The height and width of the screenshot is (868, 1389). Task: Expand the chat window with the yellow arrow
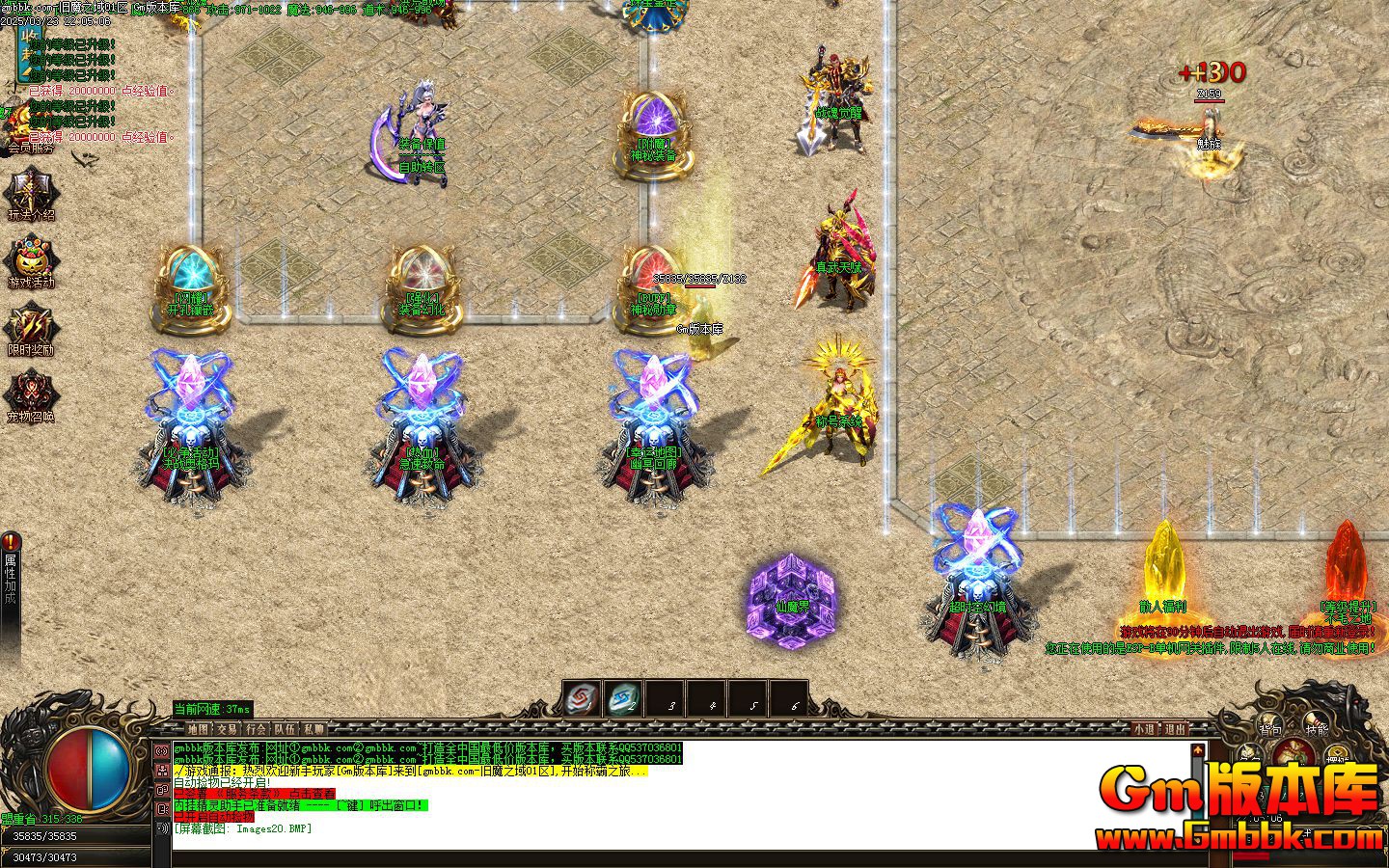(x=1198, y=748)
